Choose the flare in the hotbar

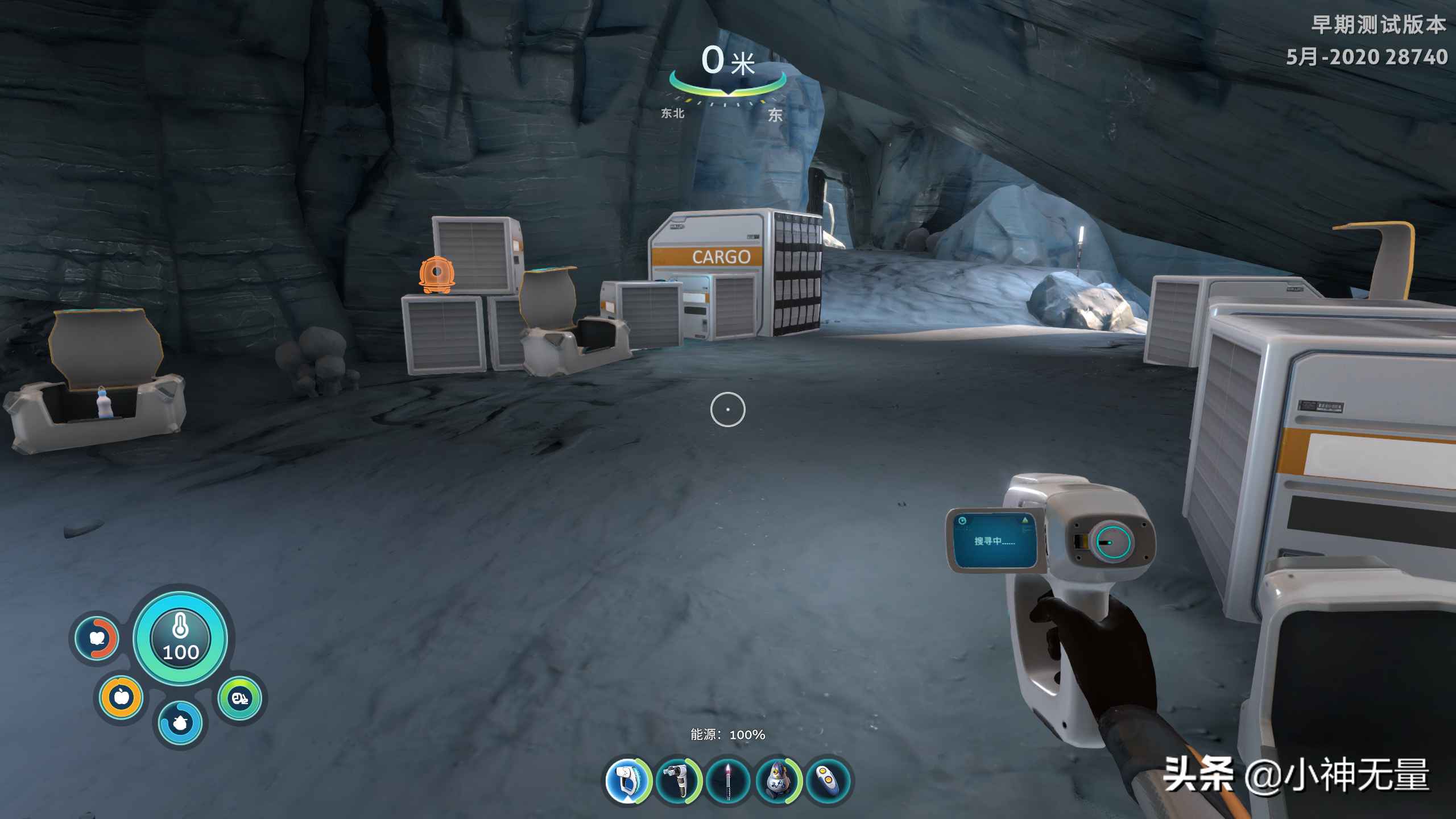click(728, 780)
